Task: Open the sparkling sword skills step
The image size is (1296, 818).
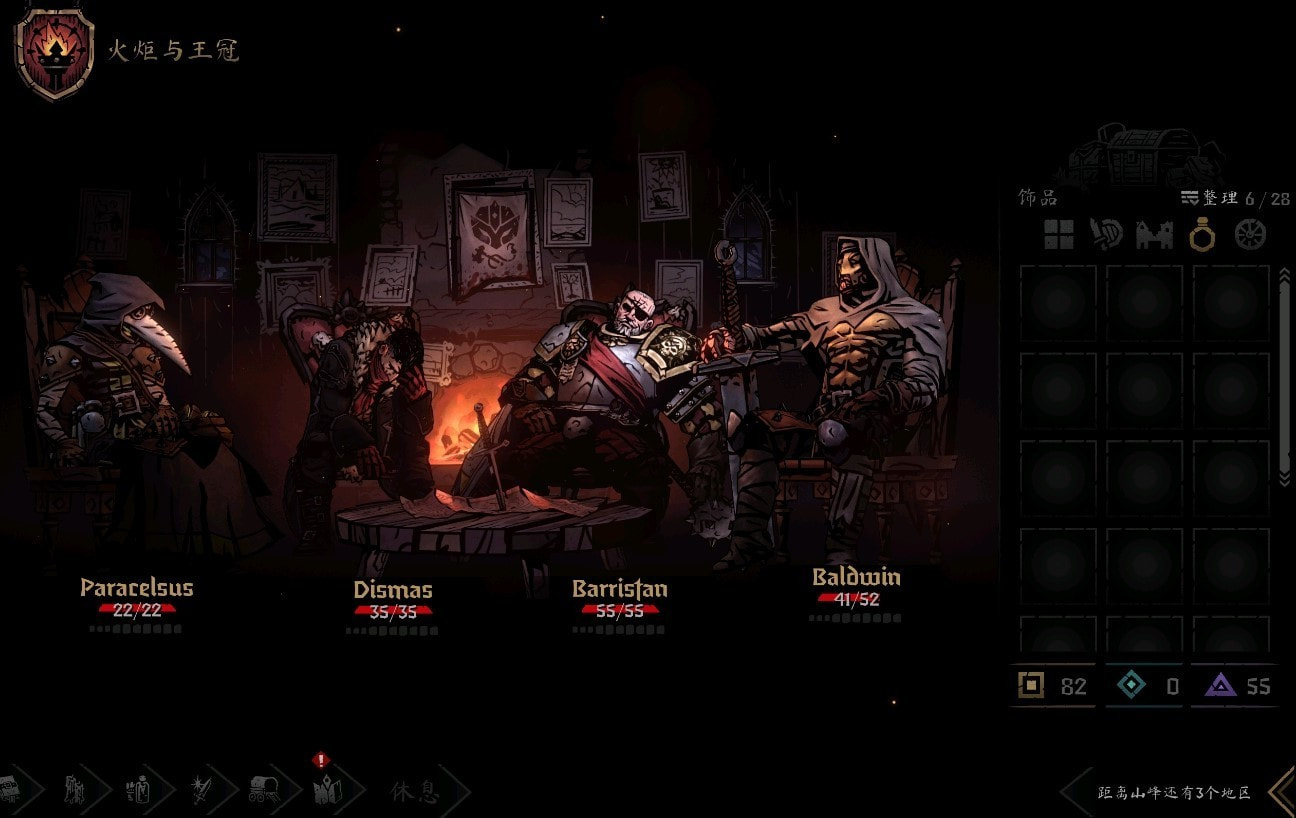Action: tap(203, 791)
